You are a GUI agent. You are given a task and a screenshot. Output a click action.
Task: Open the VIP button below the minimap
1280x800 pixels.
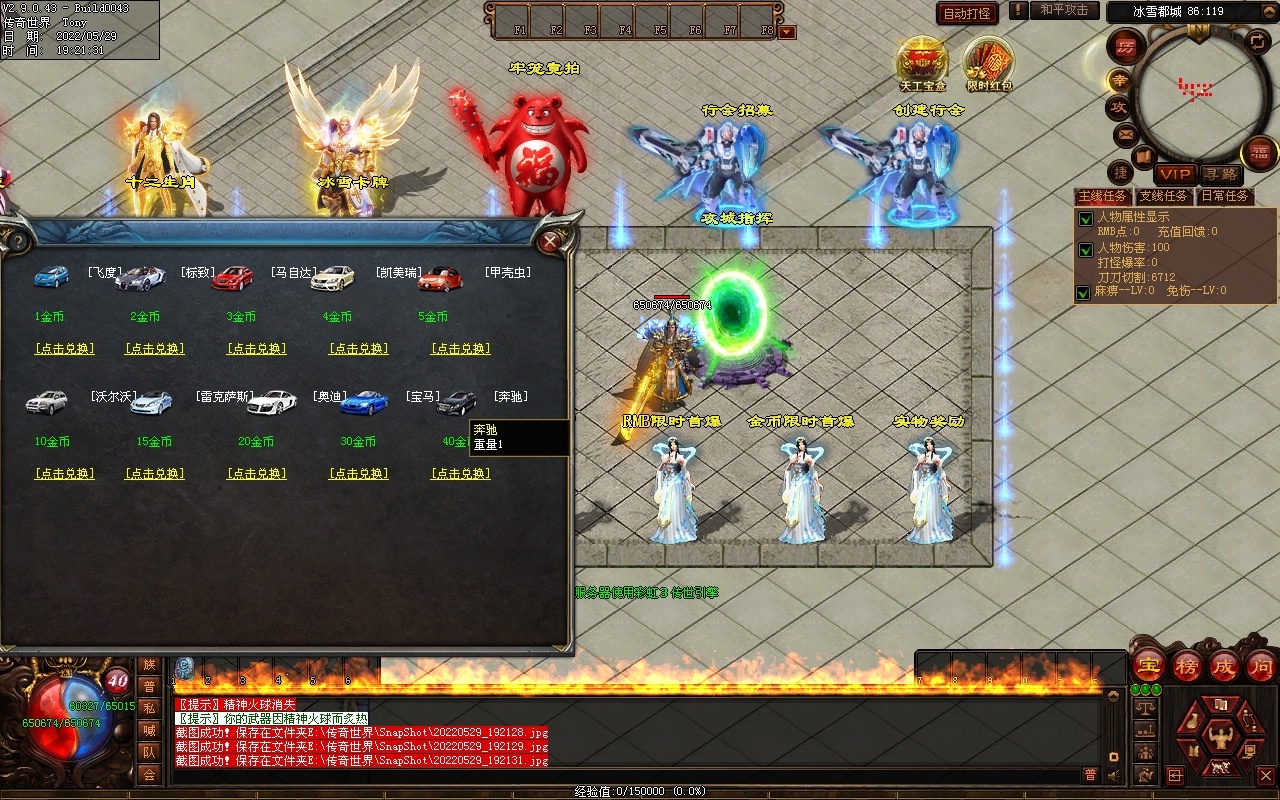(x=1174, y=174)
